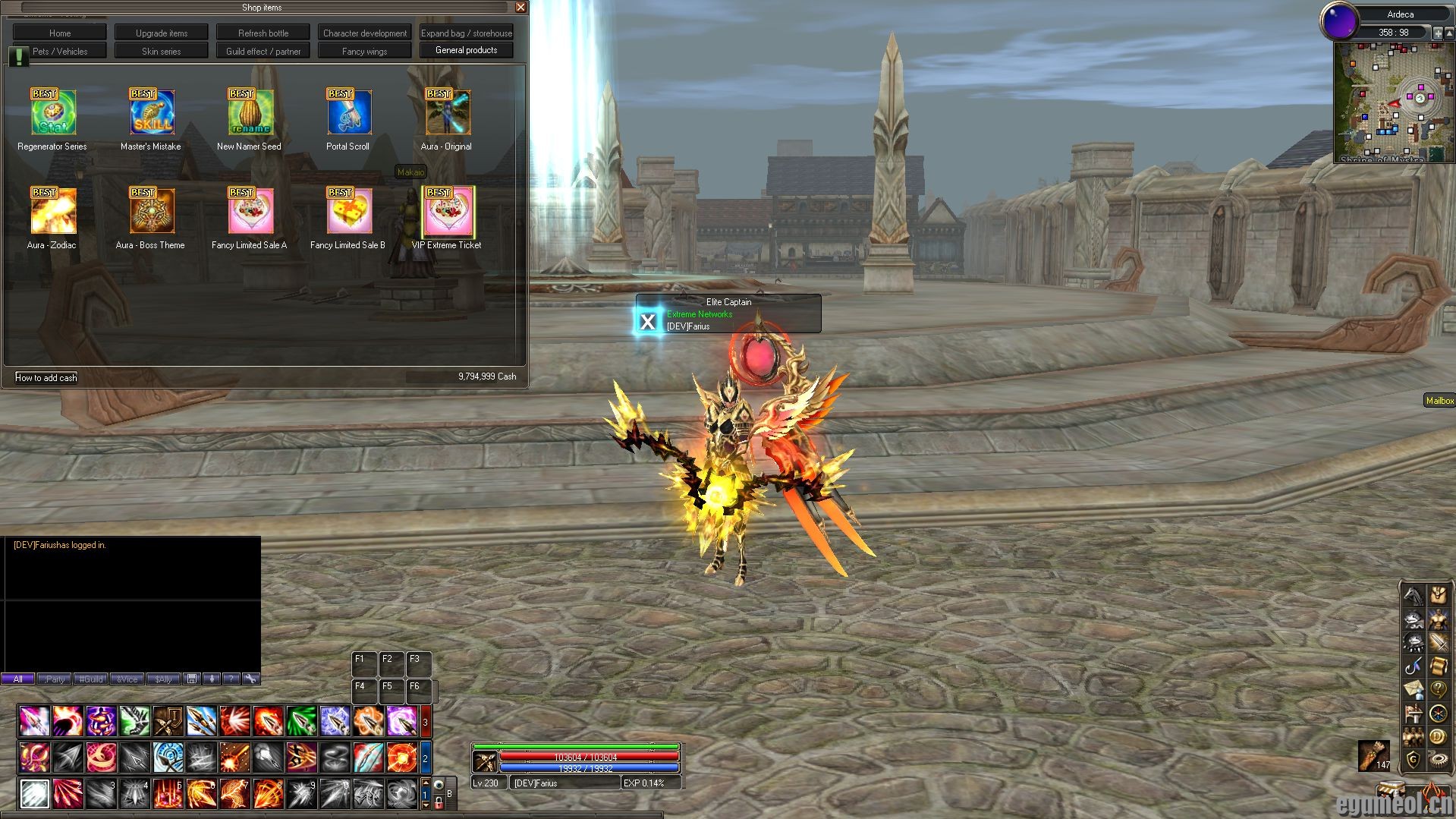This screenshot has height=819, width=1456.
Task: Choose the Aura - Zodiac item
Action: (x=53, y=212)
